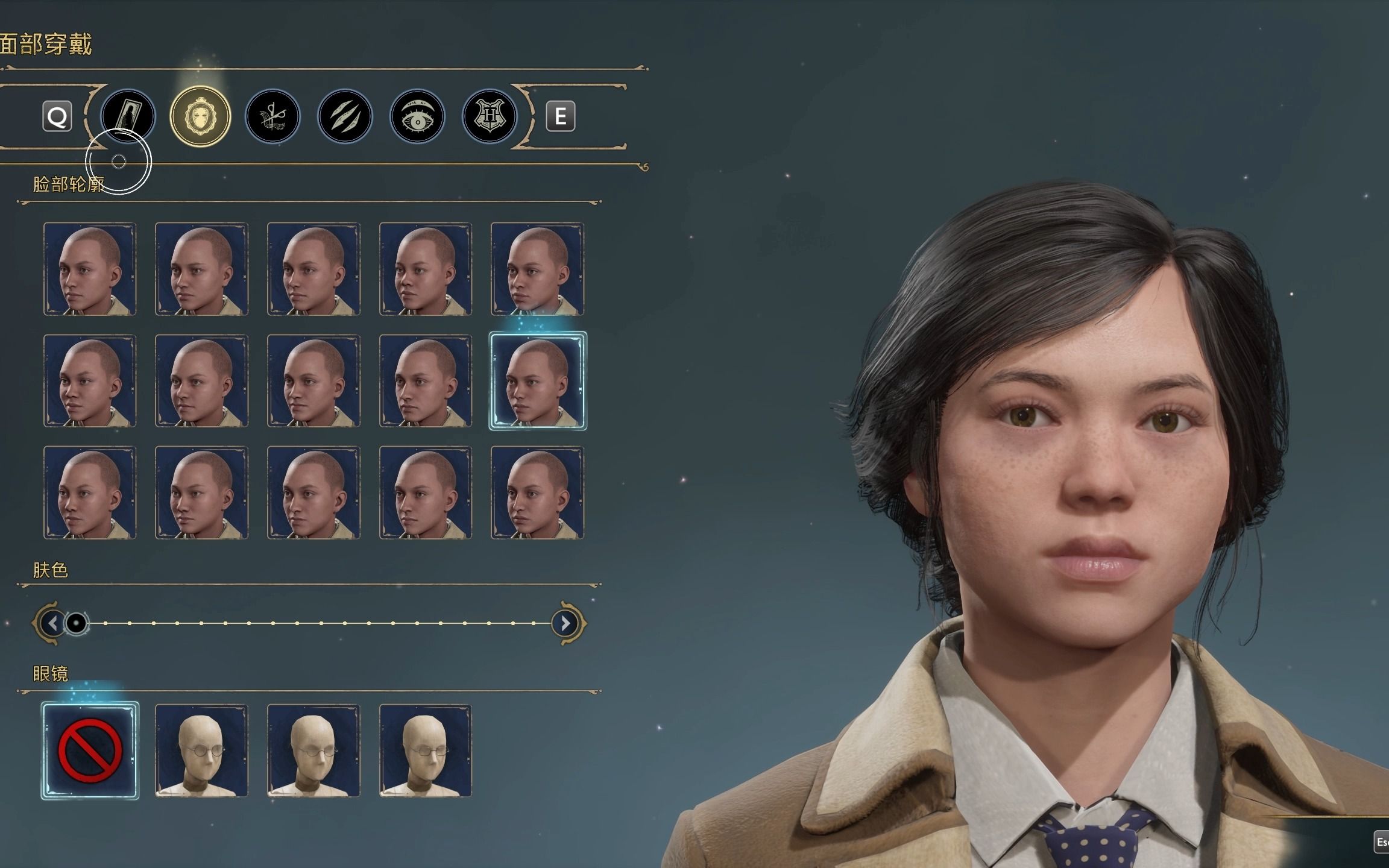This screenshot has height=868, width=1389.
Task: Select the first glasses style mannequin
Action: (x=201, y=750)
